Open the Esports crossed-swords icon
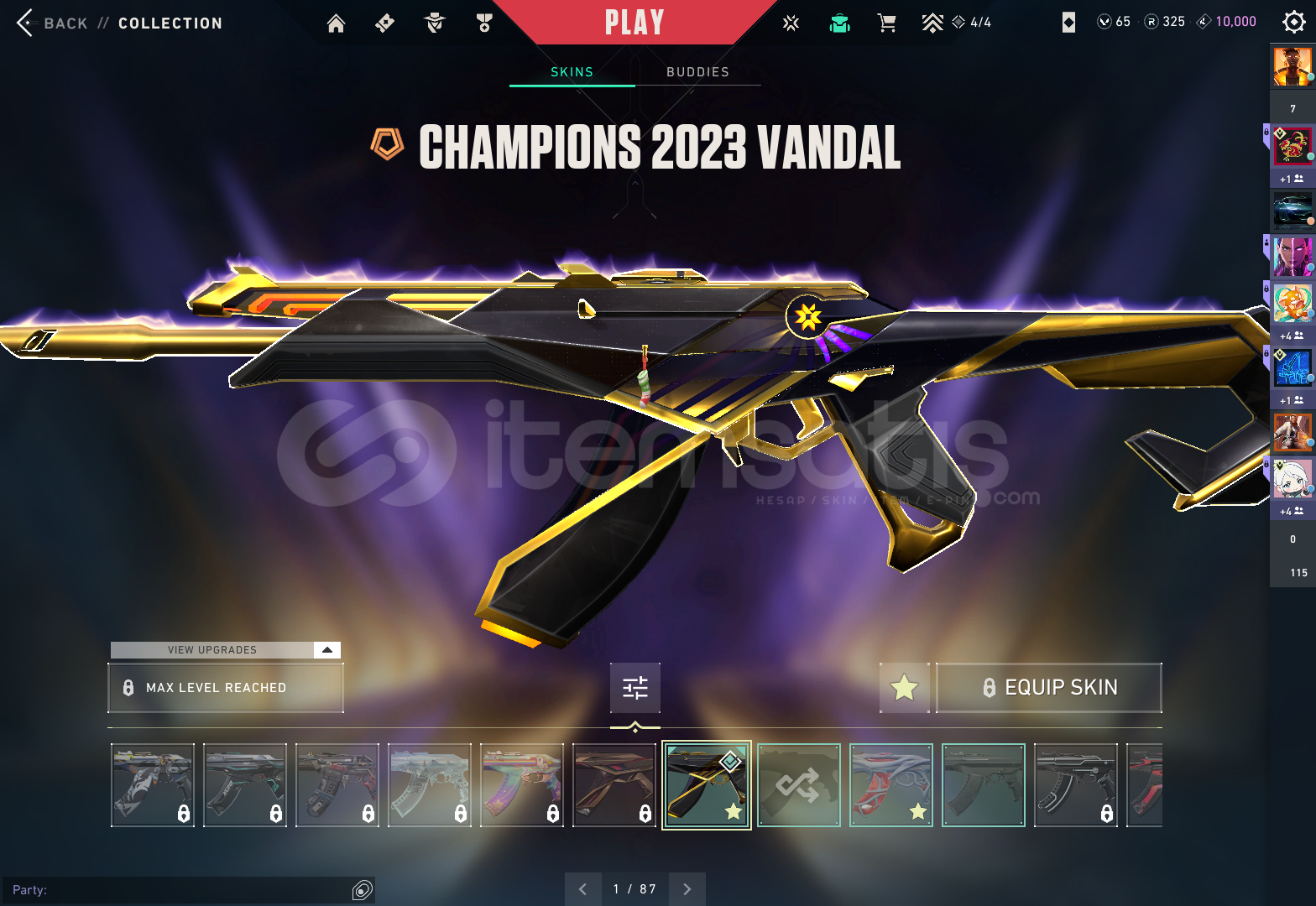 coord(790,23)
